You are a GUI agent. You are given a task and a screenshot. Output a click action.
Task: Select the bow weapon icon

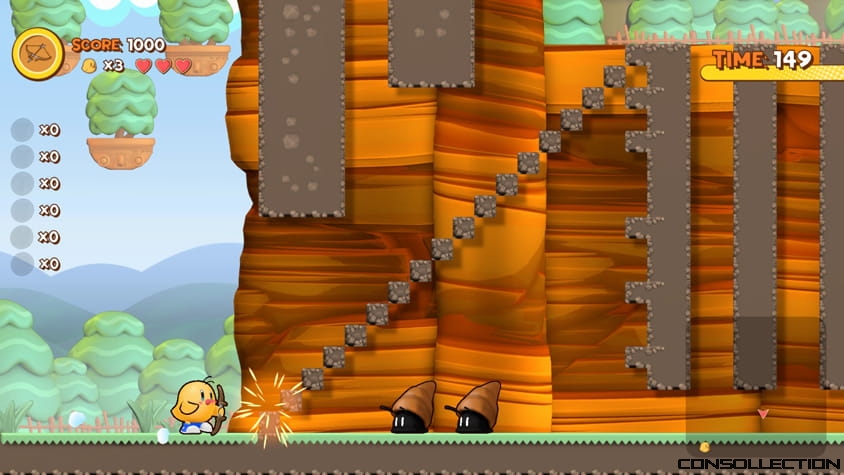pyautogui.click(x=38, y=53)
